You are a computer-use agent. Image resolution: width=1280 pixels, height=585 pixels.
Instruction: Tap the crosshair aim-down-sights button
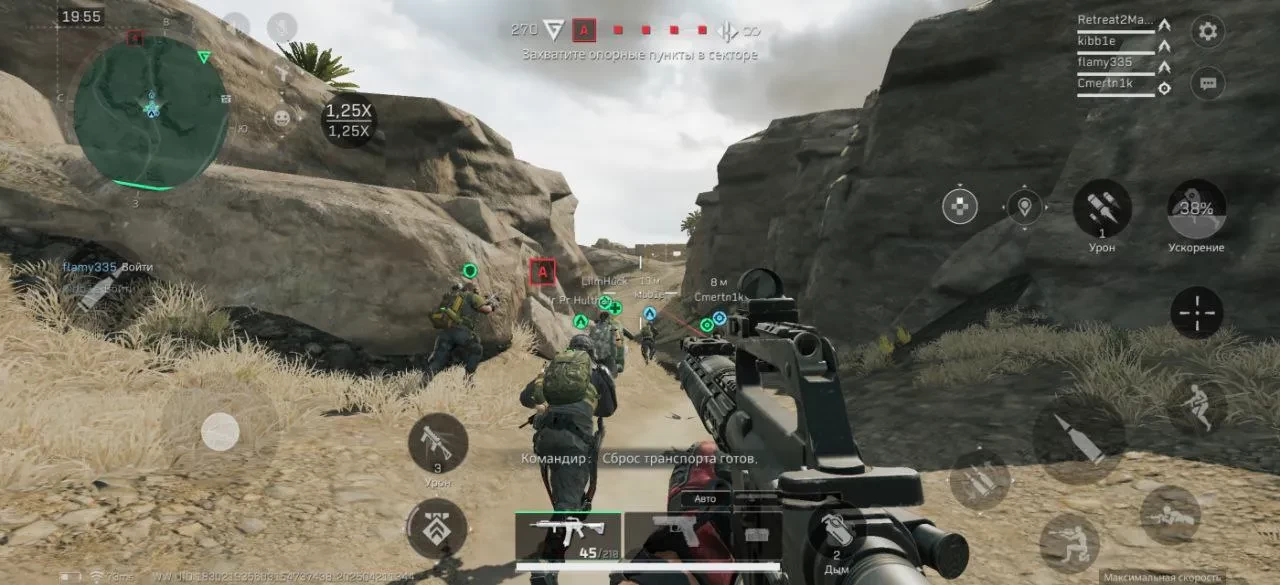point(1197,313)
